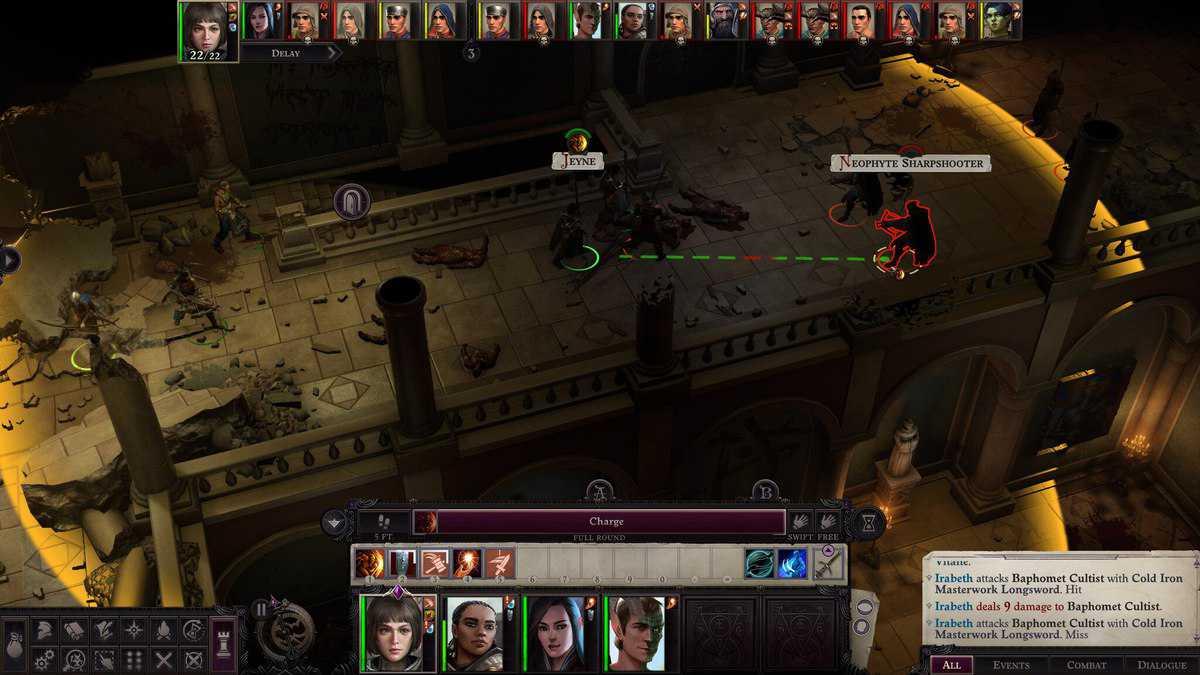Switch the log to the Combat tab
Viewport: 1200px width, 675px height.
tap(1086, 665)
